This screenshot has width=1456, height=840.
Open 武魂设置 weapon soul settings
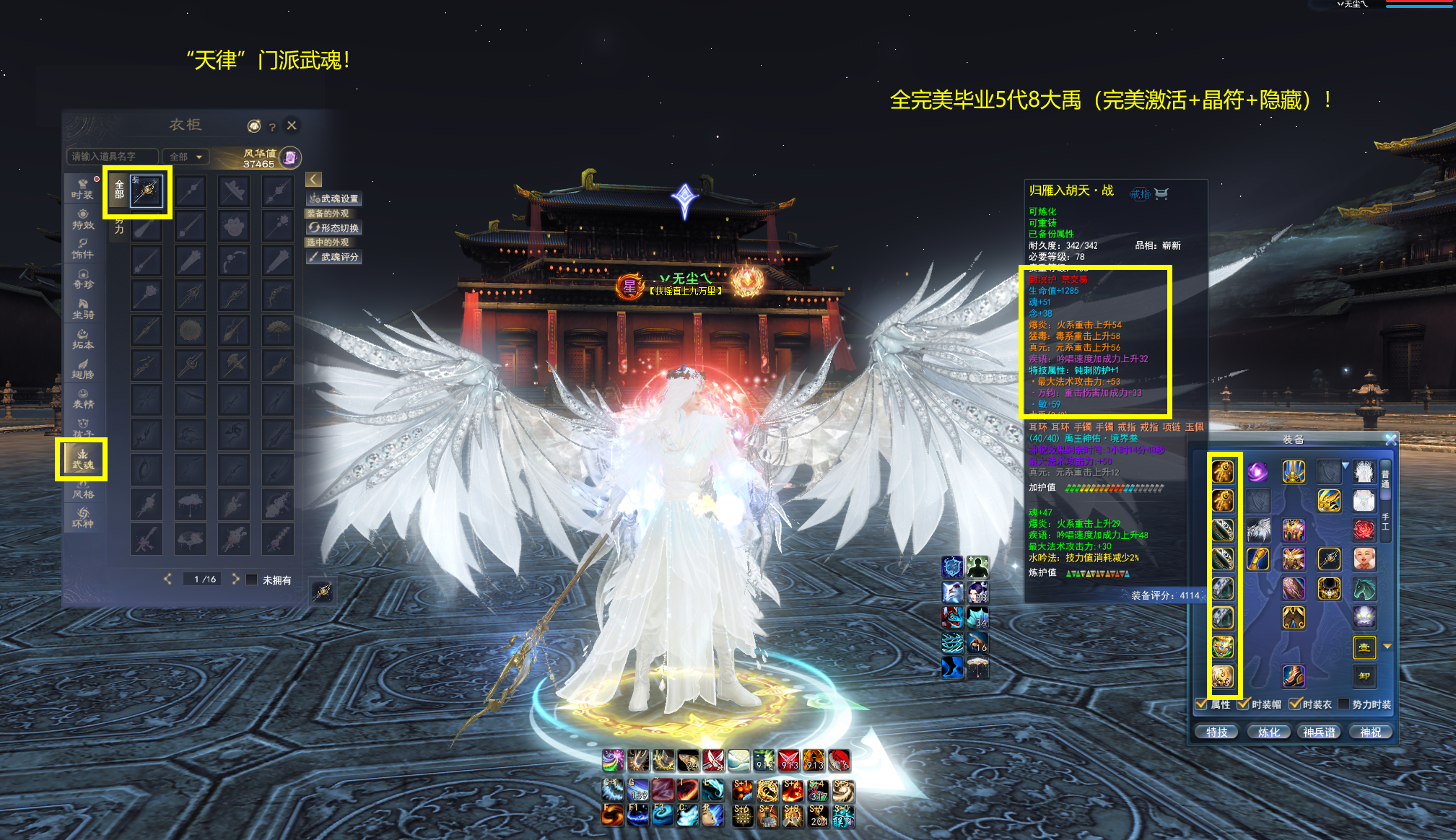pyautogui.click(x=334, y=198)
